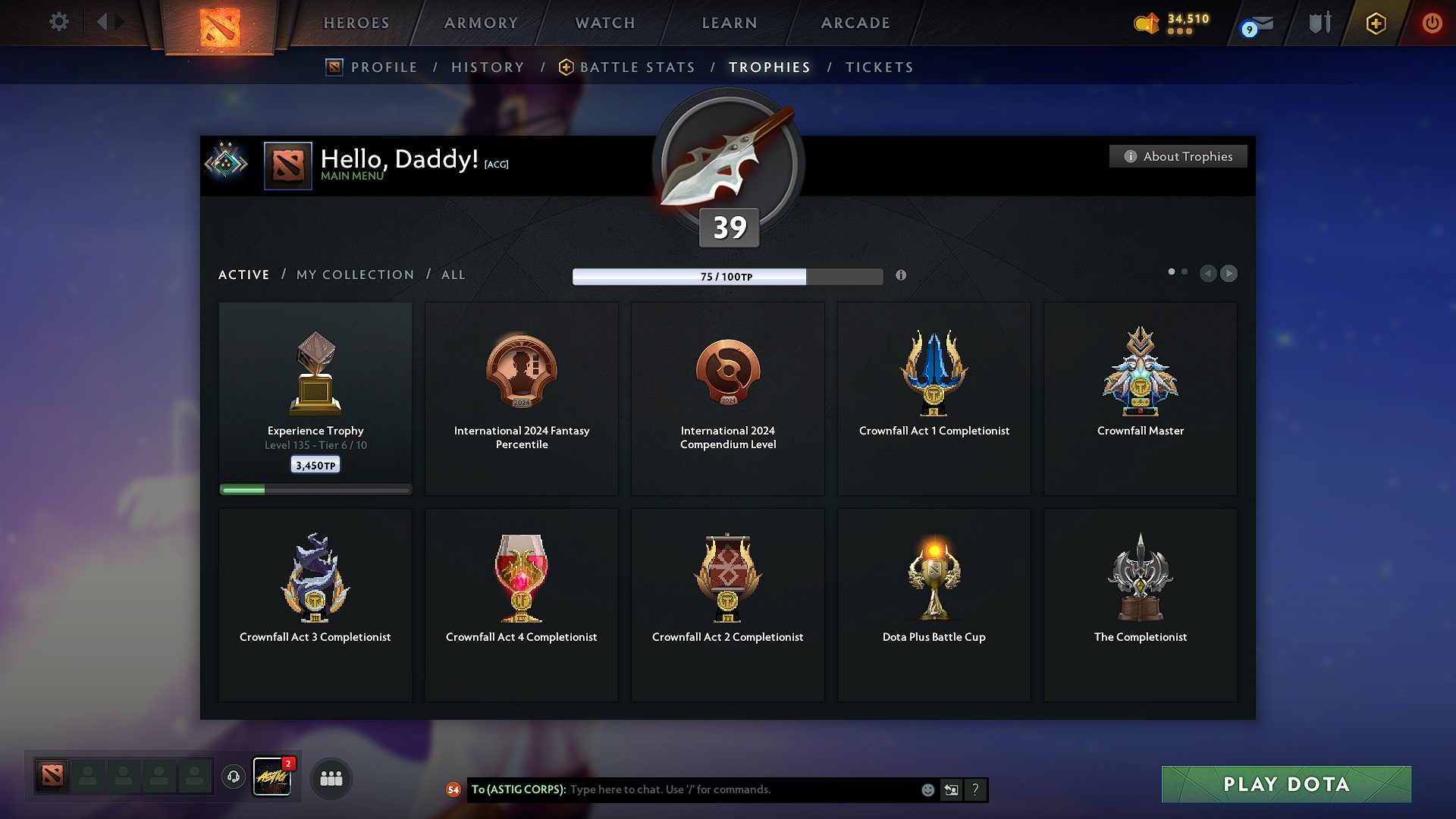Open voice chat with the headset icon
The image size is (1456, 819).
coord(234,777)
